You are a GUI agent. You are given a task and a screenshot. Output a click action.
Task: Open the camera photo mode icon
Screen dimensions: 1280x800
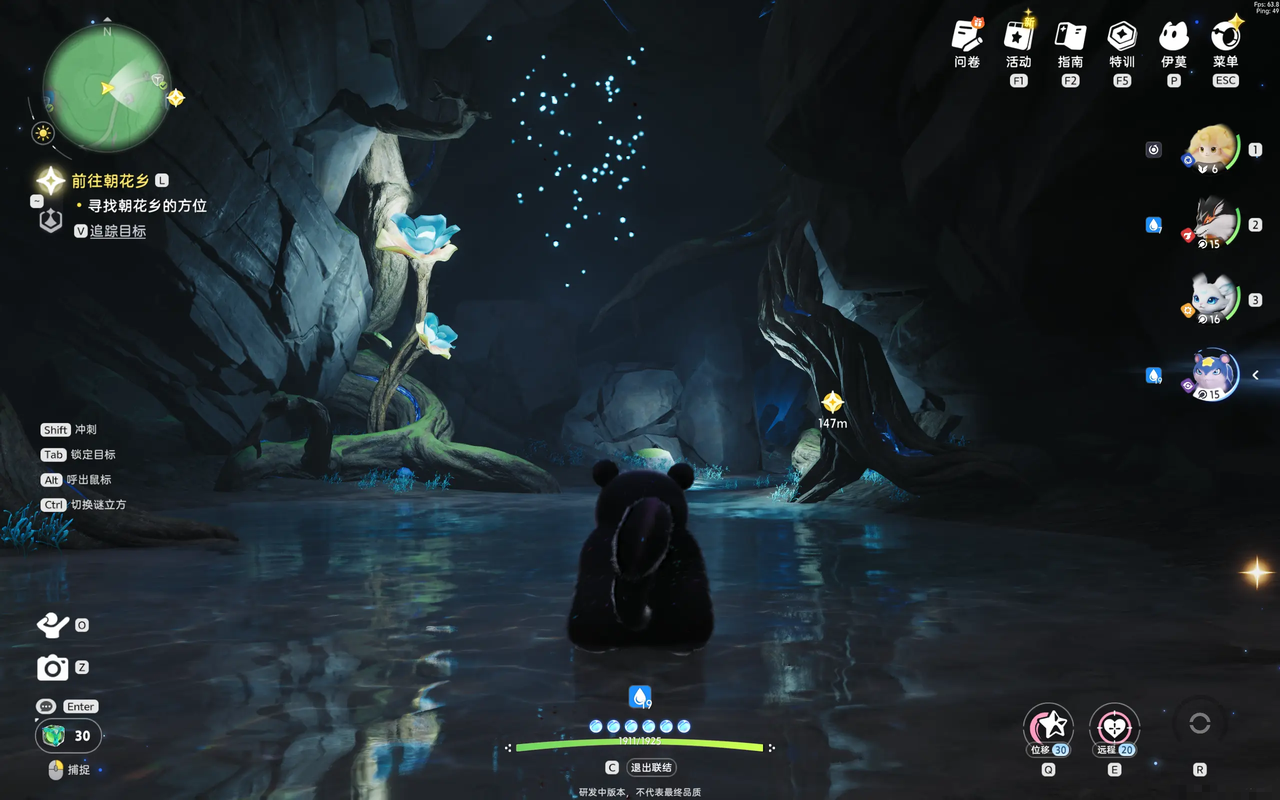pos(52,667)
